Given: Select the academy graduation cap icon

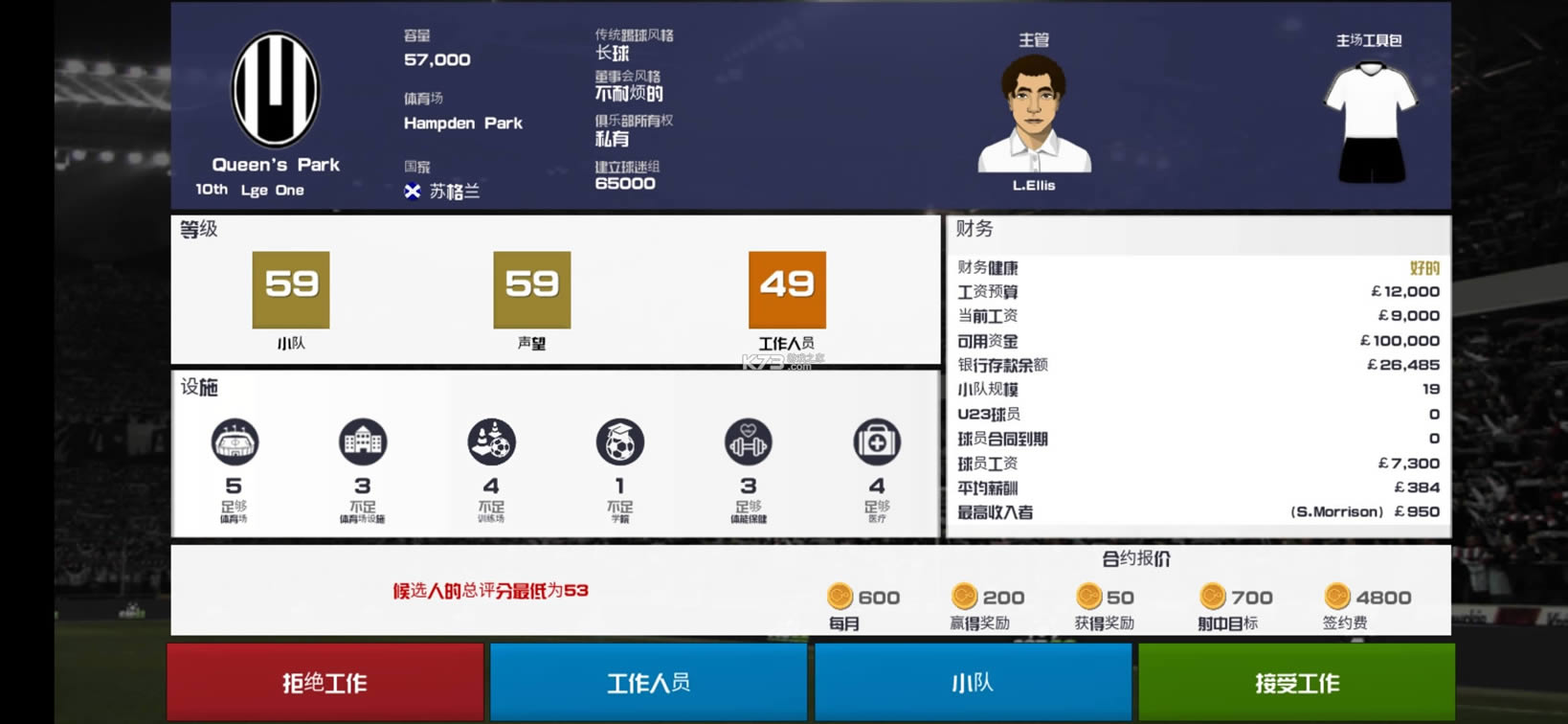Looking at the screenshot, I should coord(620,442).
